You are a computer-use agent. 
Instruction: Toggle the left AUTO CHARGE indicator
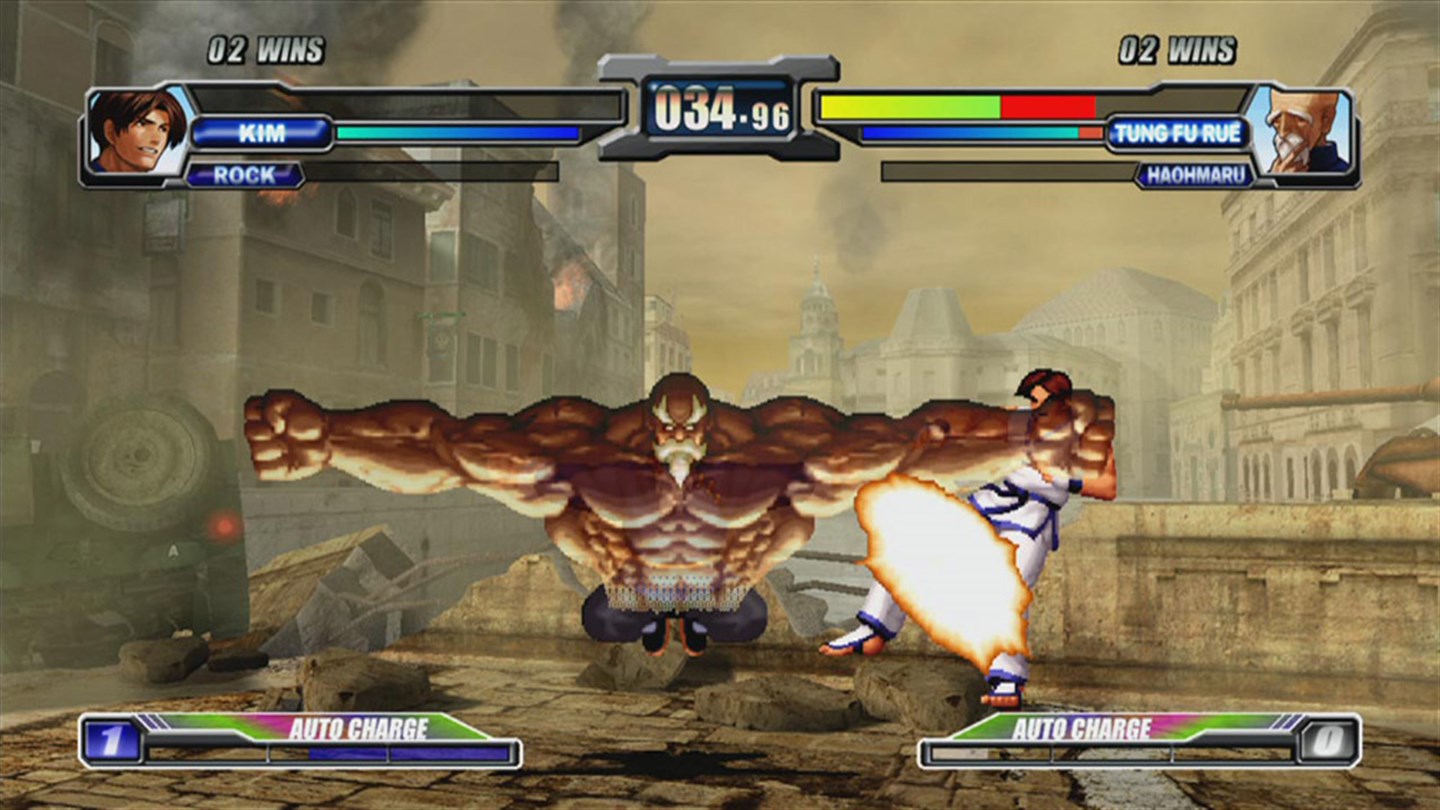pos(357,729)
